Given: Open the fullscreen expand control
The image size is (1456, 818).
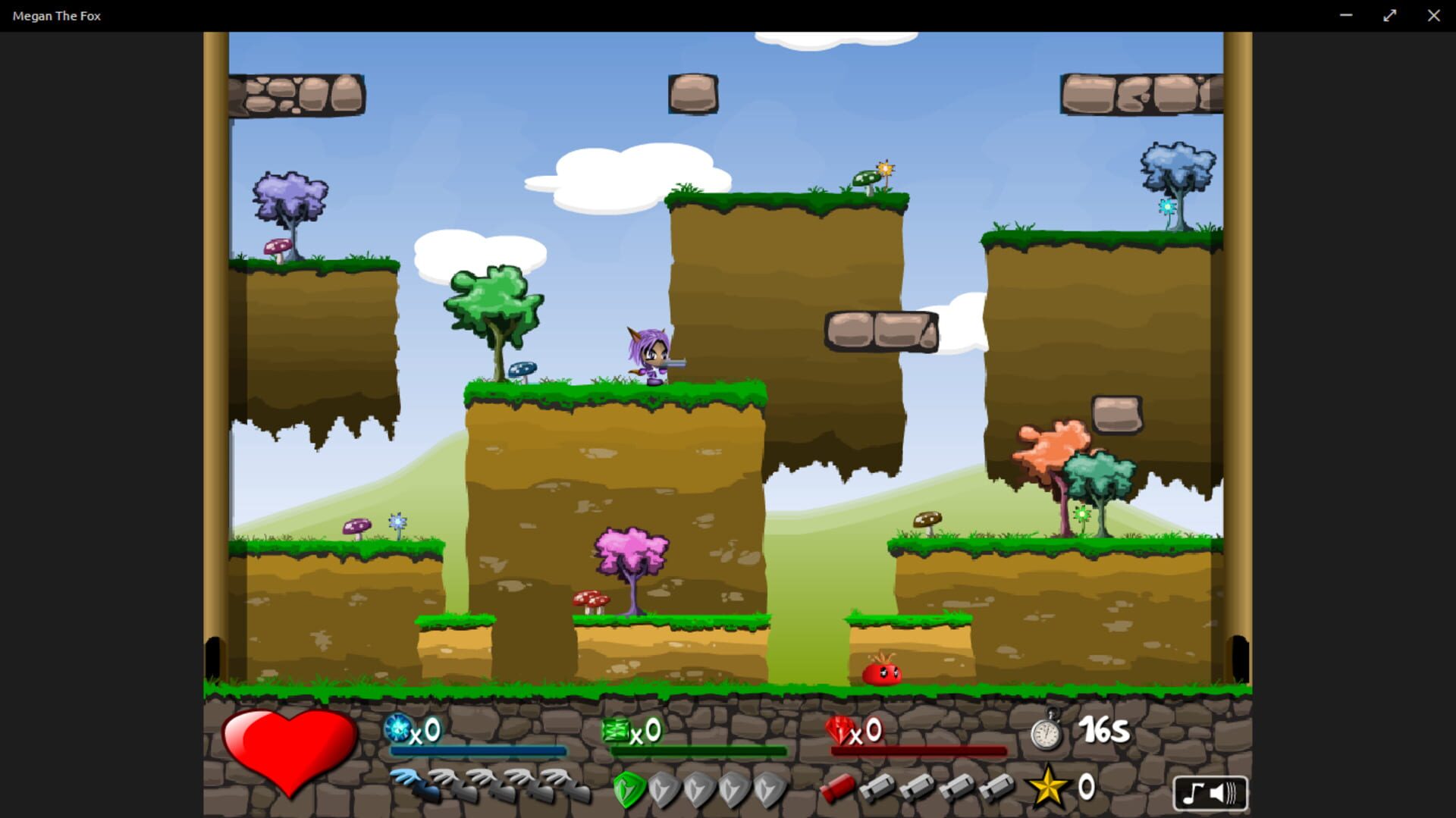Looking at the screenshot, I should (x=1389, y=14).
